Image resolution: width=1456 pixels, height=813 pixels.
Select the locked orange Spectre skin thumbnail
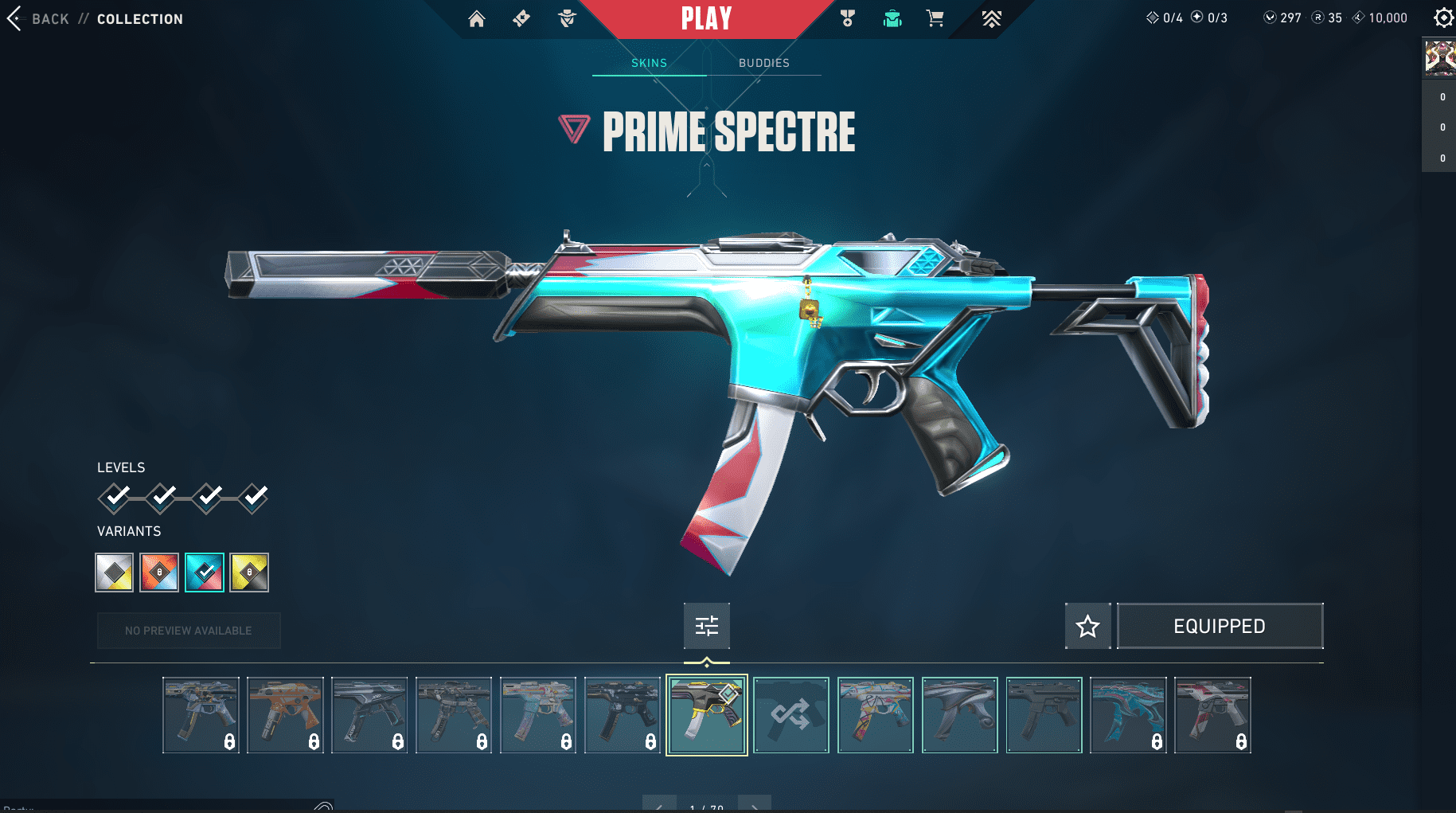285,715
